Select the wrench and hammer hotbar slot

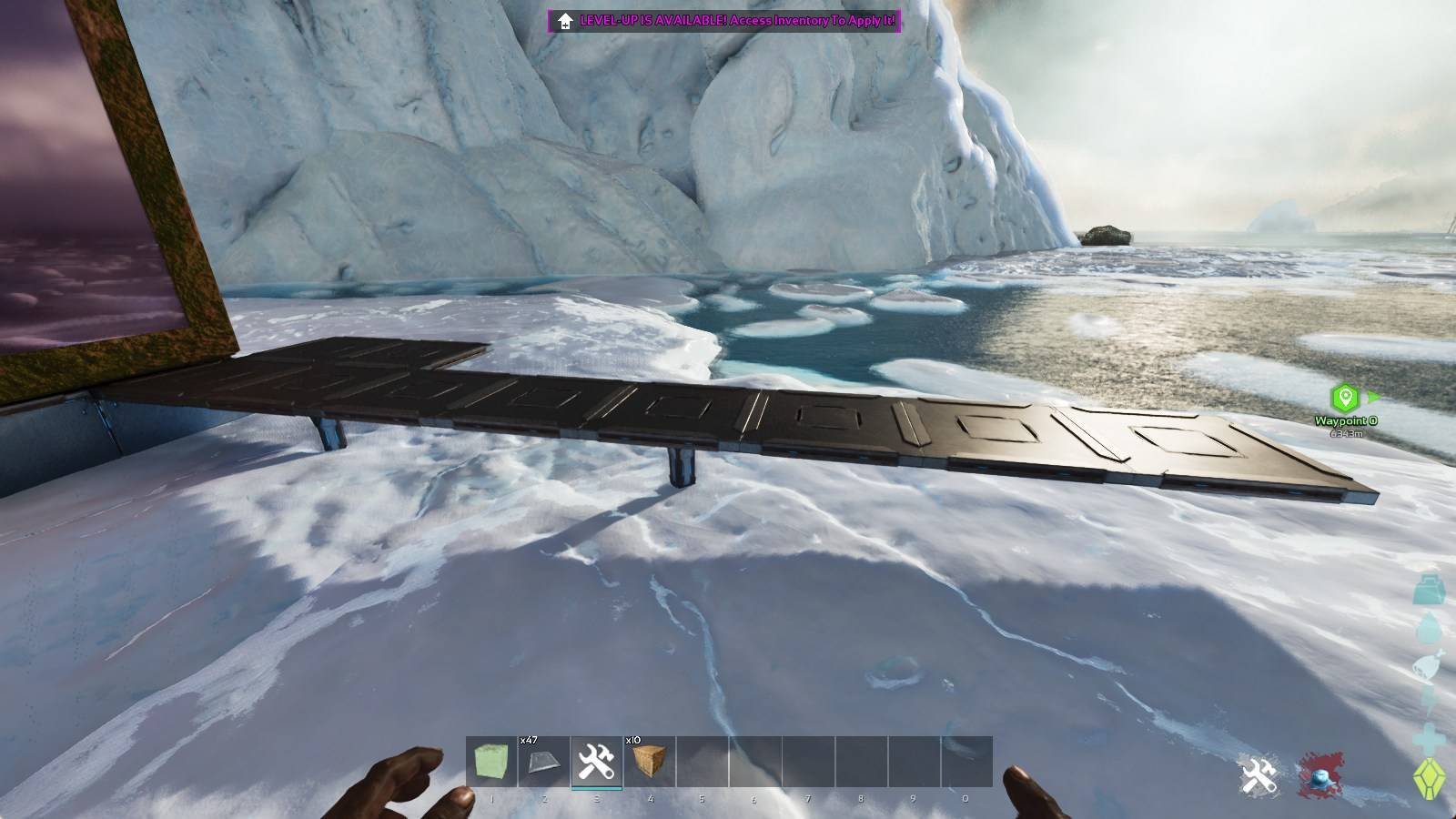(x=597, y=762)
